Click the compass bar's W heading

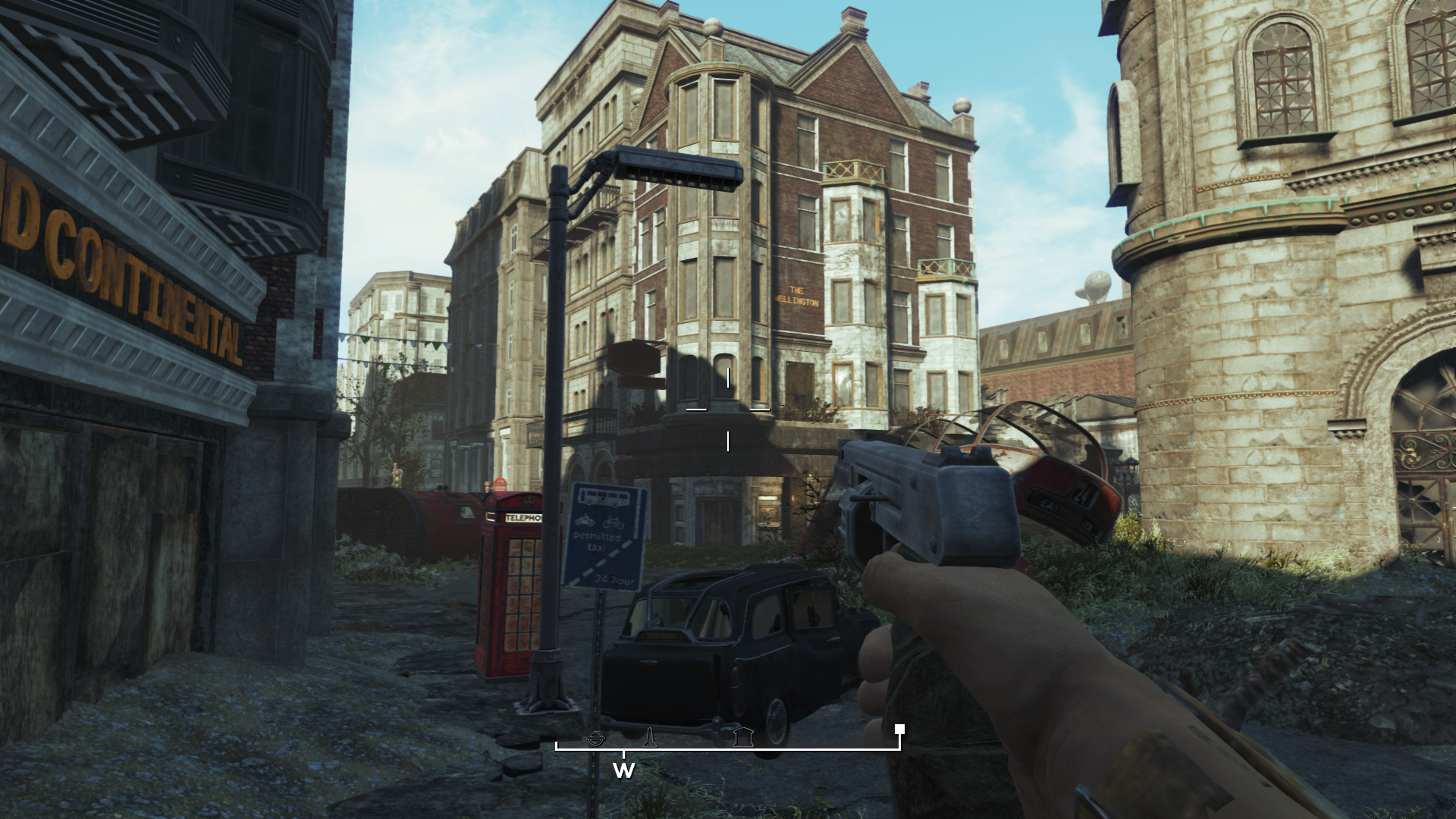point(623,771)
